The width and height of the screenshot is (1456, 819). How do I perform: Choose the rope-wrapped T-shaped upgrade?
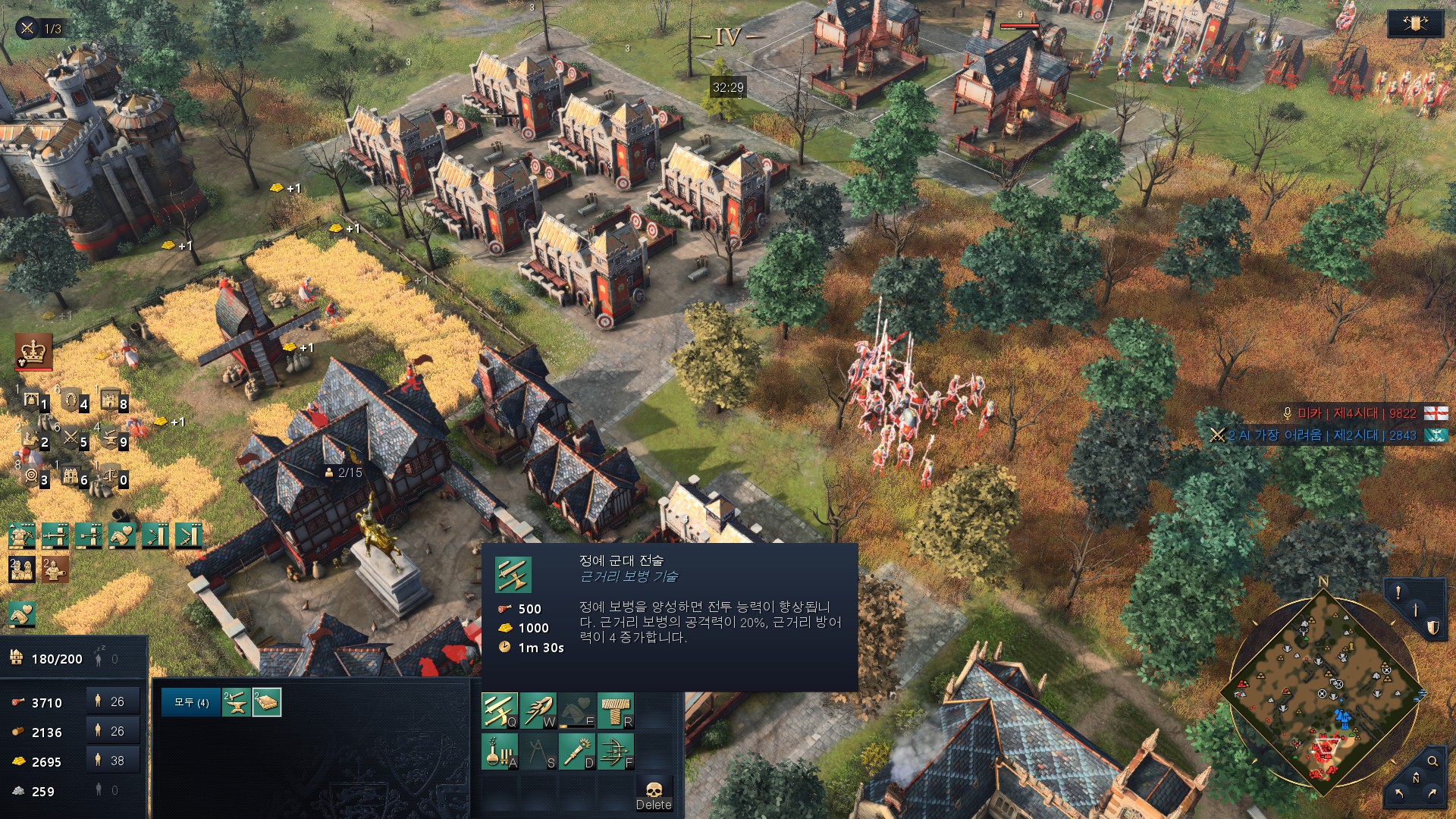point(615,711)
